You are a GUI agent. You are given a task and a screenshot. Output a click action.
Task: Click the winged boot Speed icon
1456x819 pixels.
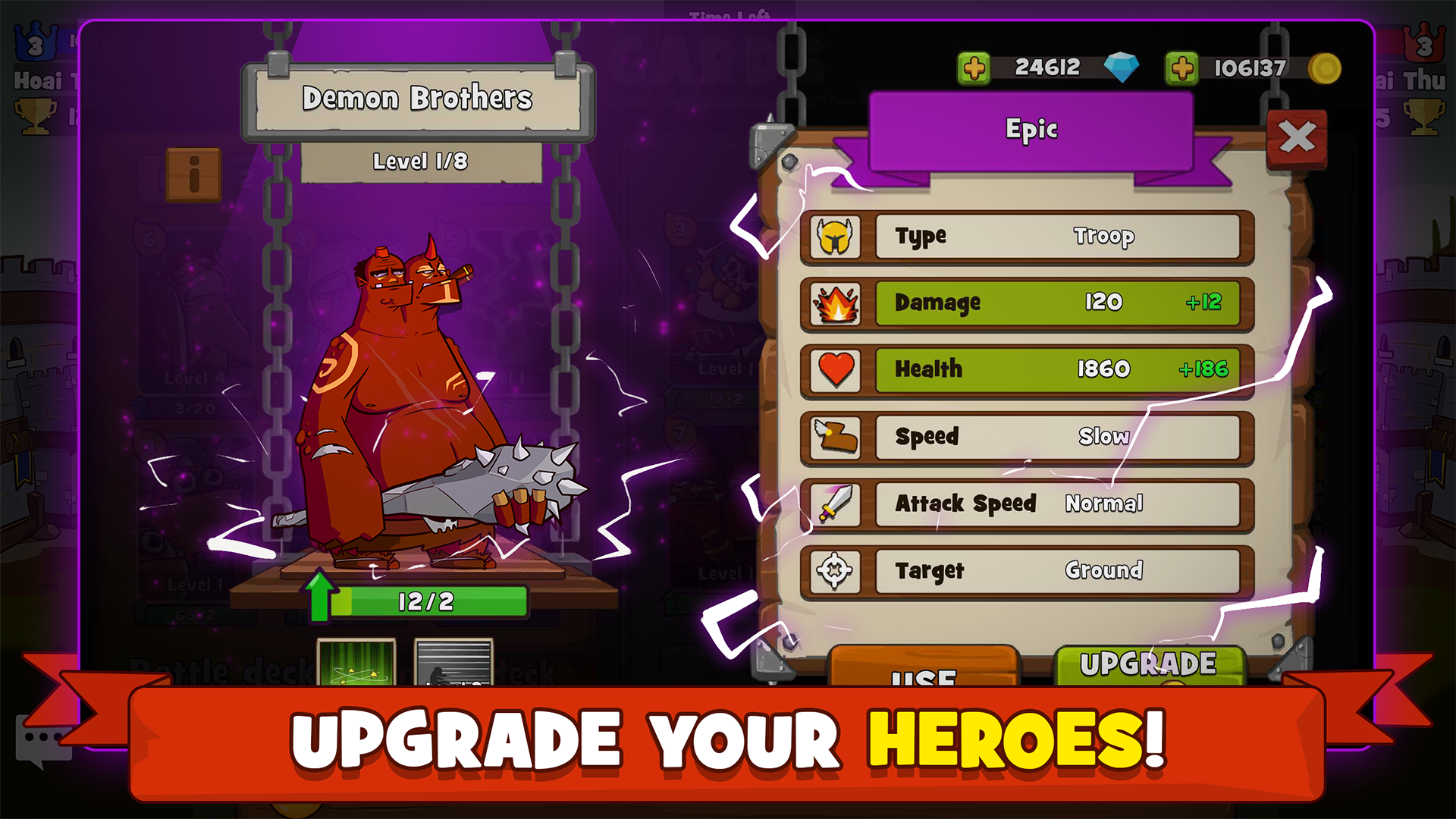[x=836, y=436]
